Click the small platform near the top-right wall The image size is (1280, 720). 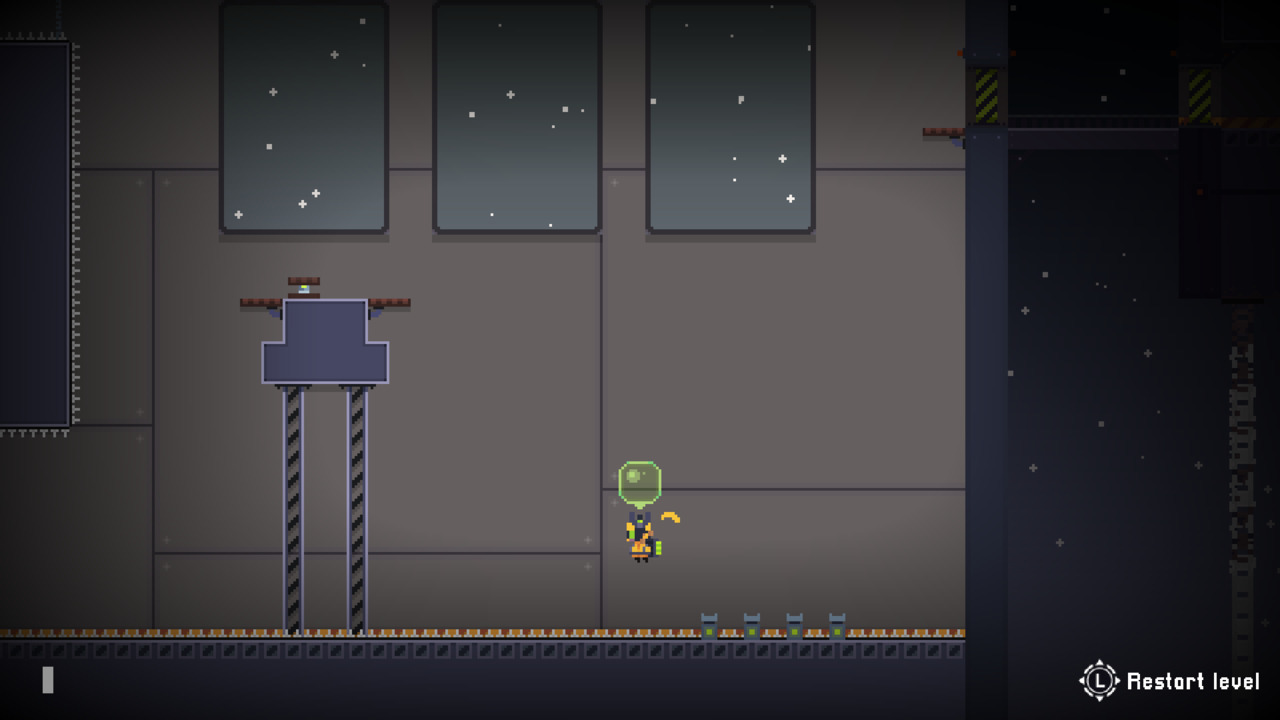[x=941, y=131]
